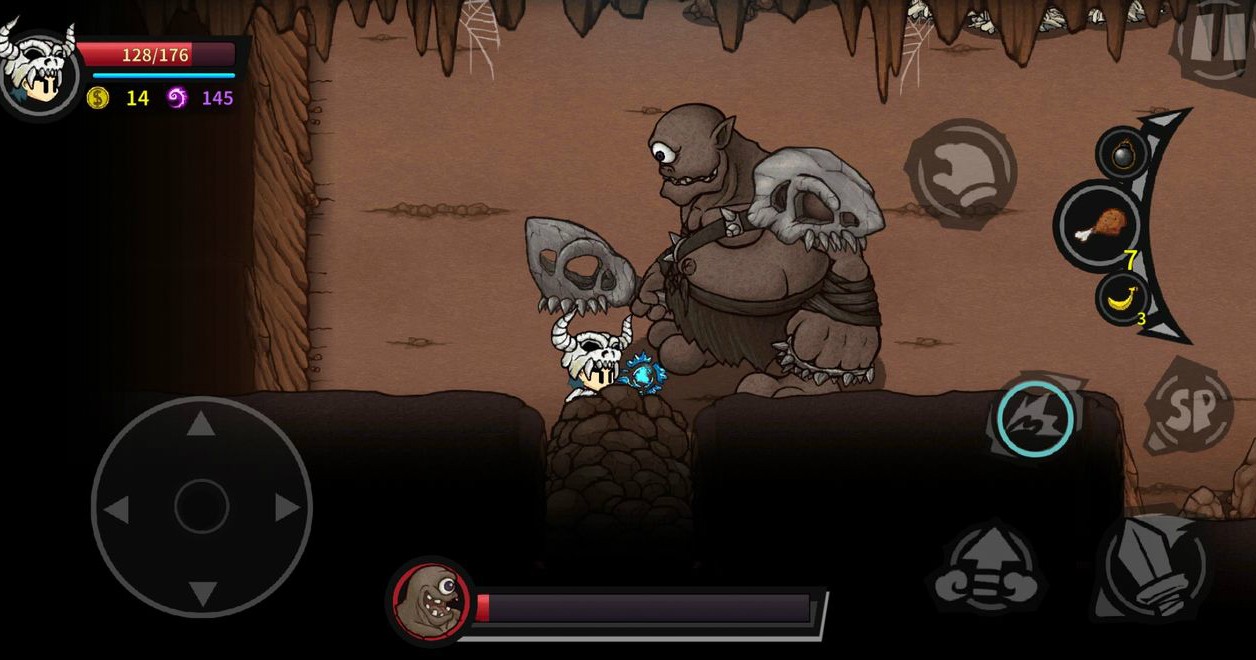Viewport: 1256px width, 660px height.
Task: Tap the D-pad left arrow
Action: [x=117, y=509]
